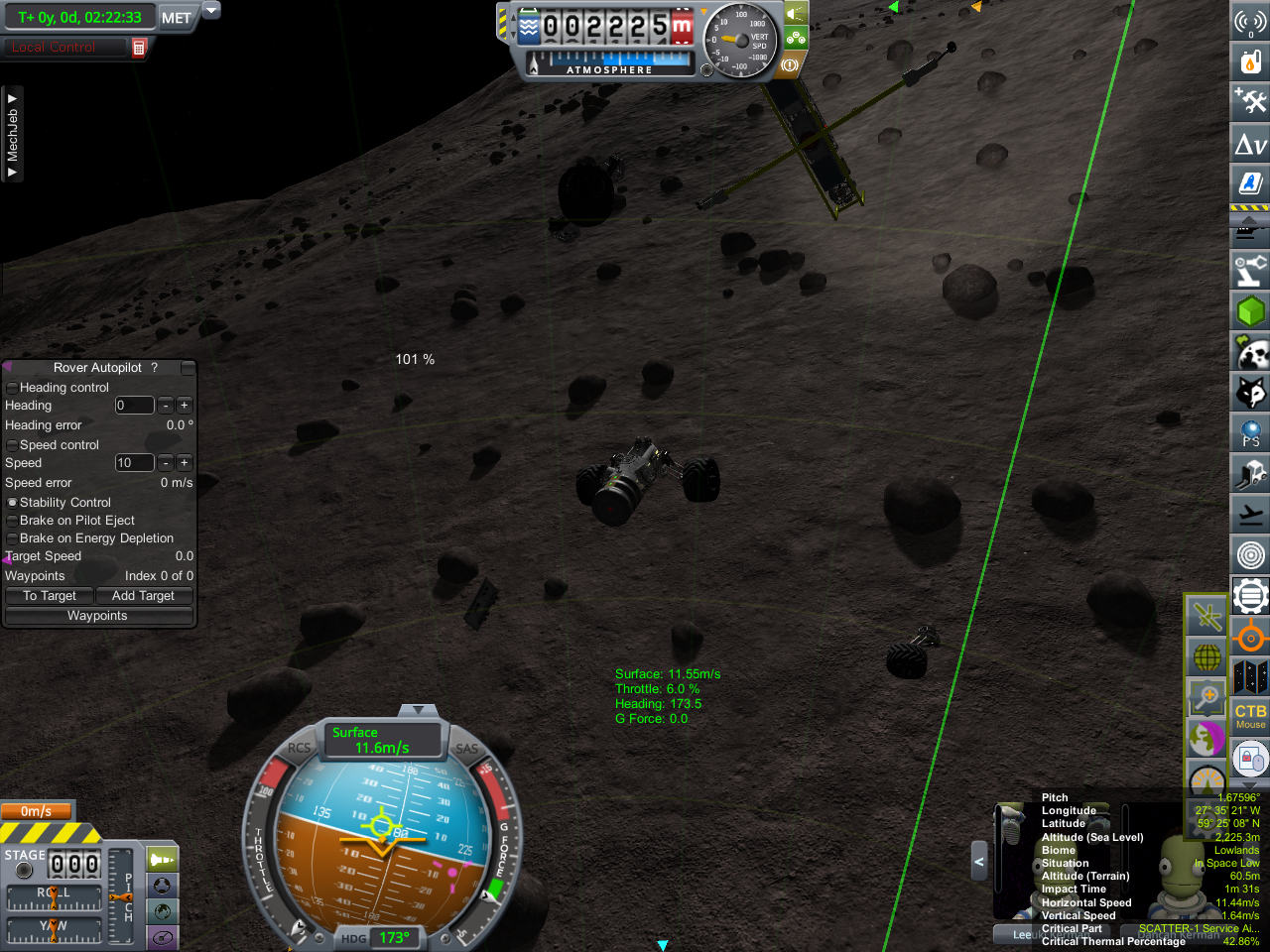Click the To Target button
This screenshot has height=952, width=1270.
(x=50, y=596)
